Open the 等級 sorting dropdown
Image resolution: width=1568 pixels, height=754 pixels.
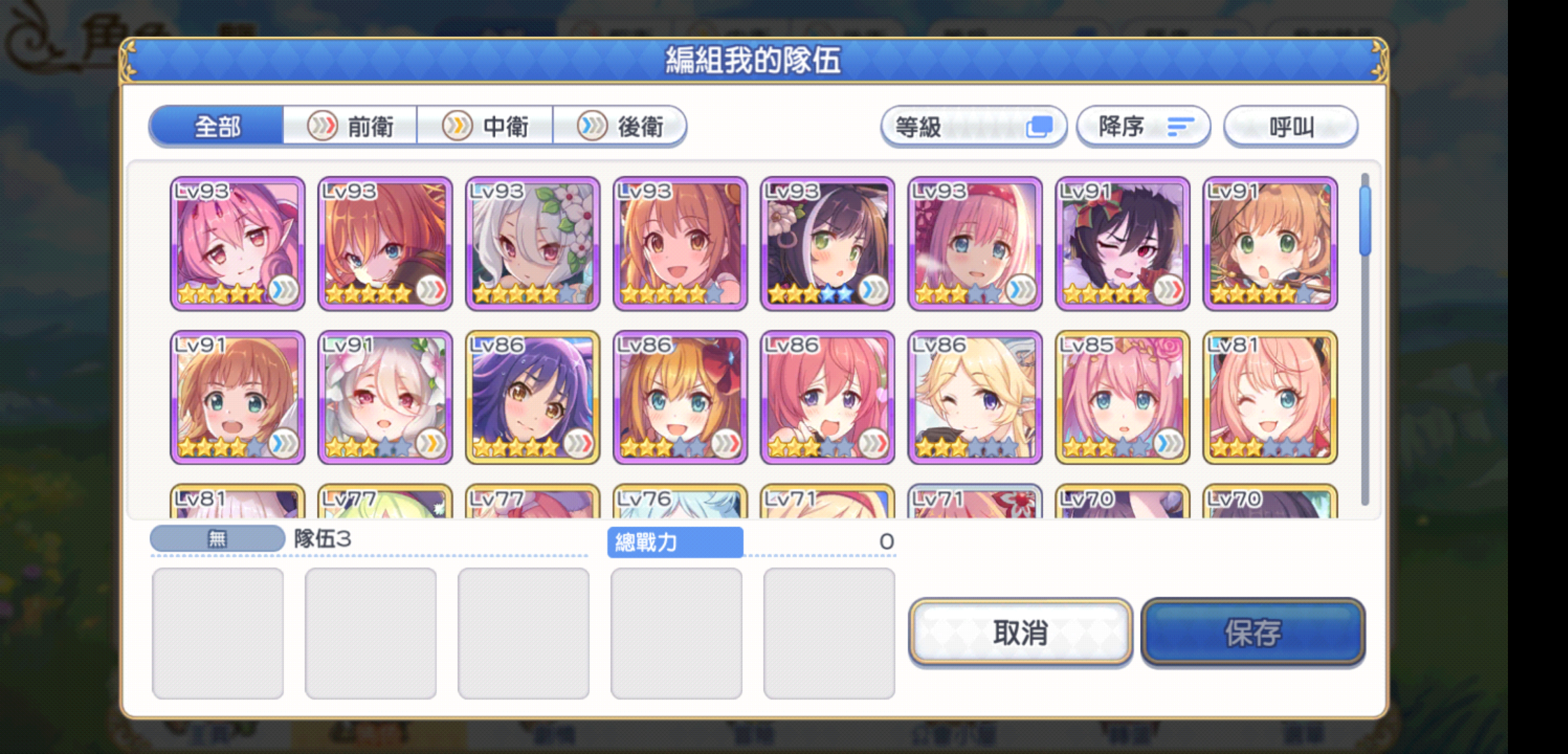(x=975, y=126)
